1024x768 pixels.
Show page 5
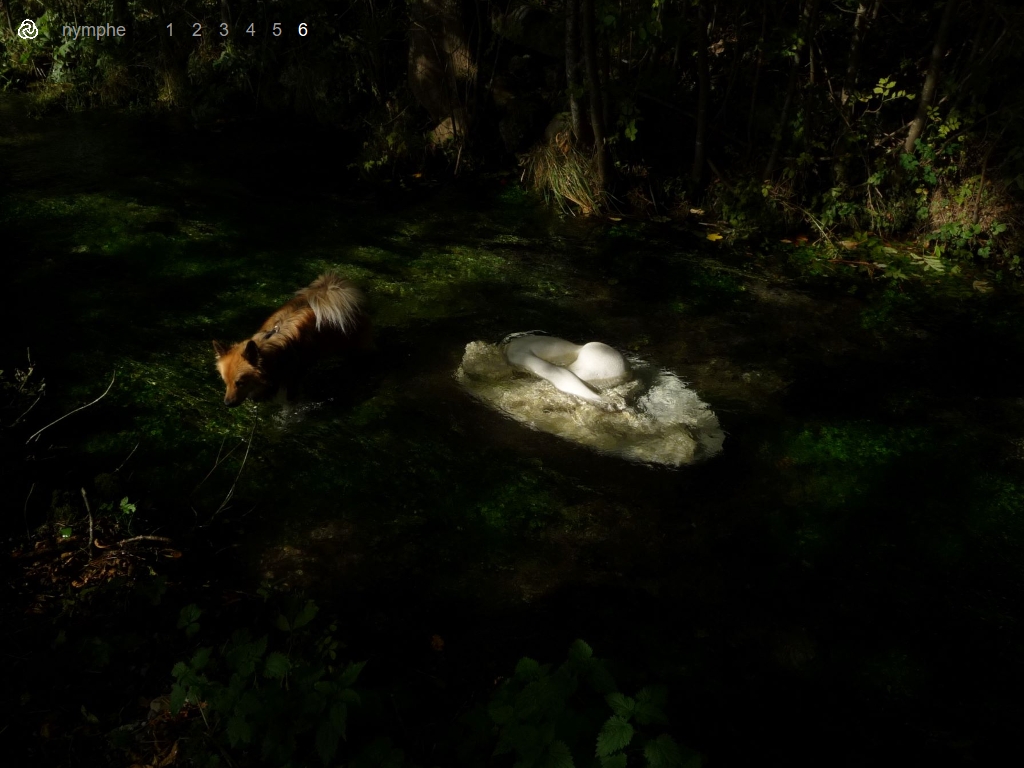click(277, 30)
